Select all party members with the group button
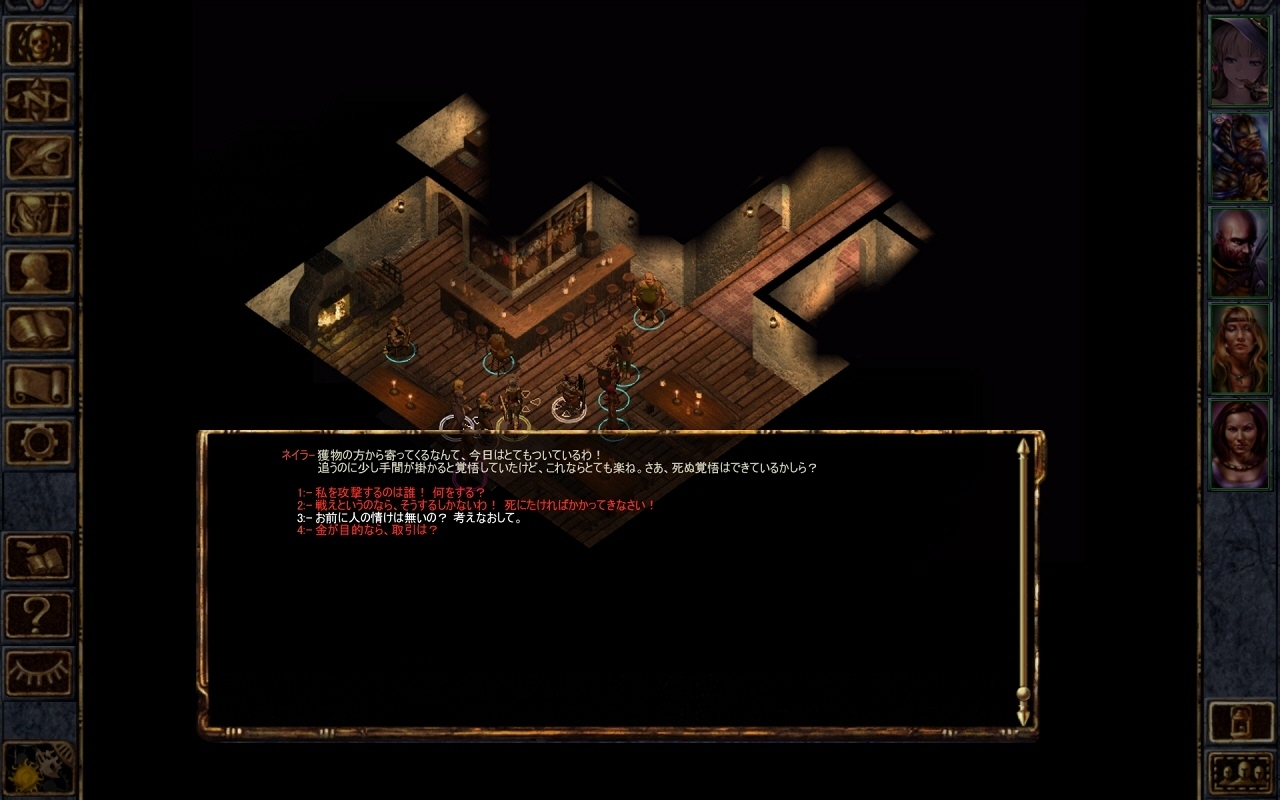1280x800 pixels. pyautogui.click(x=1241, y=772)
